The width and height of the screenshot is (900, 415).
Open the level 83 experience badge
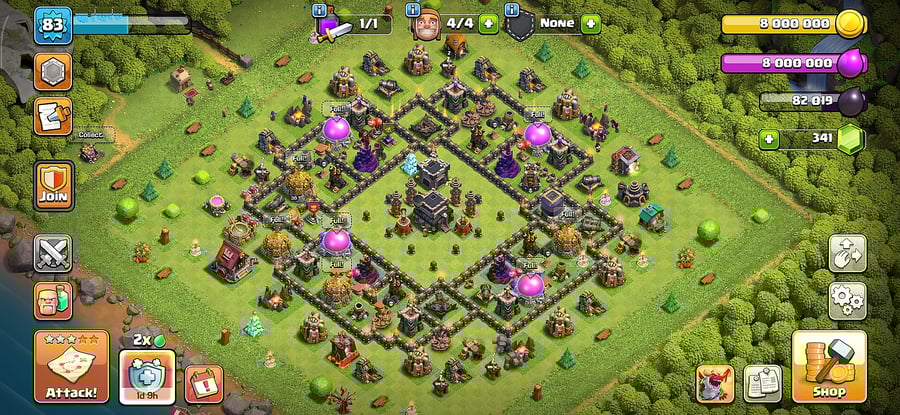coord(53,24)
